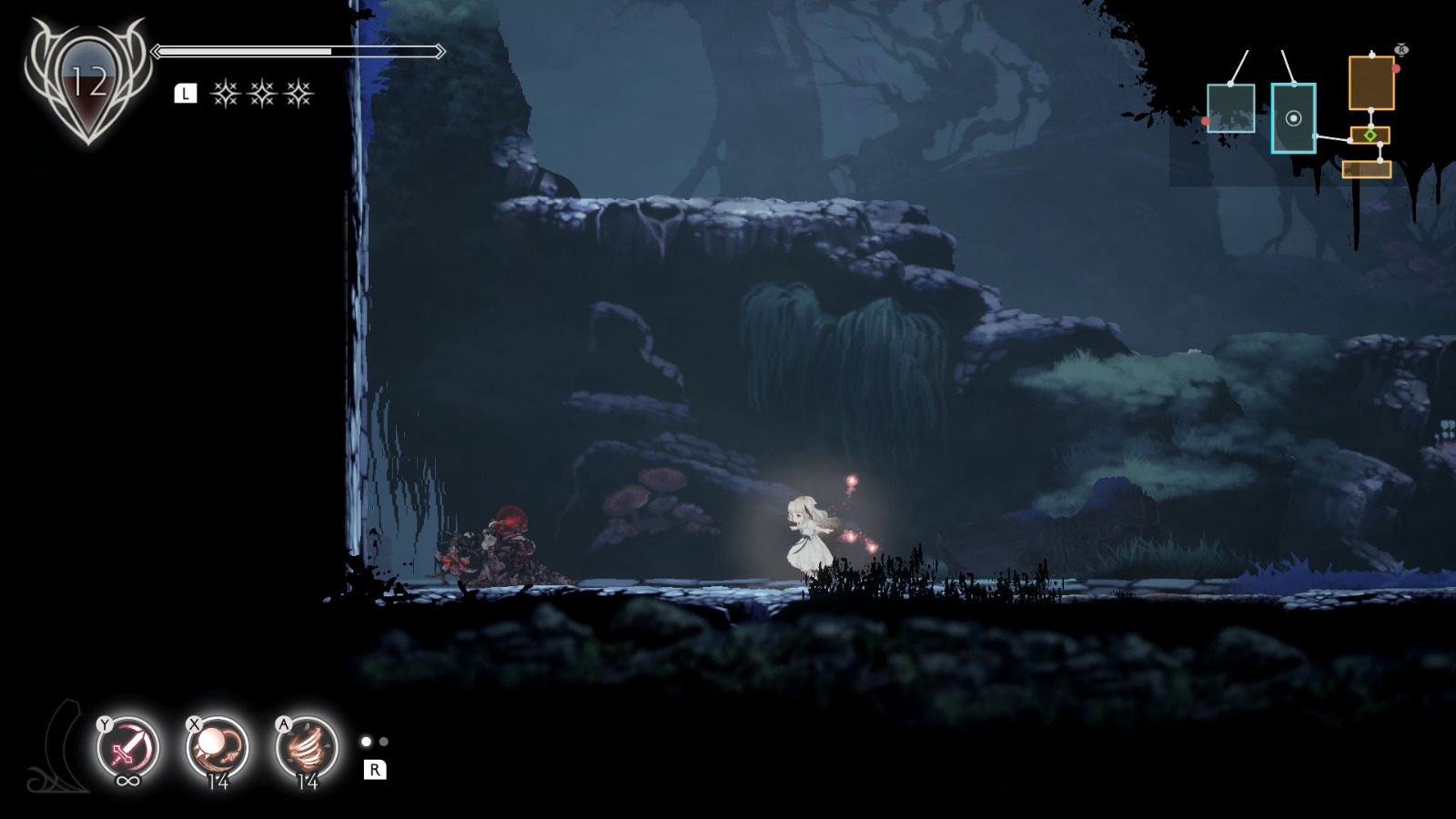Click the L button prompt beside prayer charges
Screen dimensions: 1456x819
point(187,91)
